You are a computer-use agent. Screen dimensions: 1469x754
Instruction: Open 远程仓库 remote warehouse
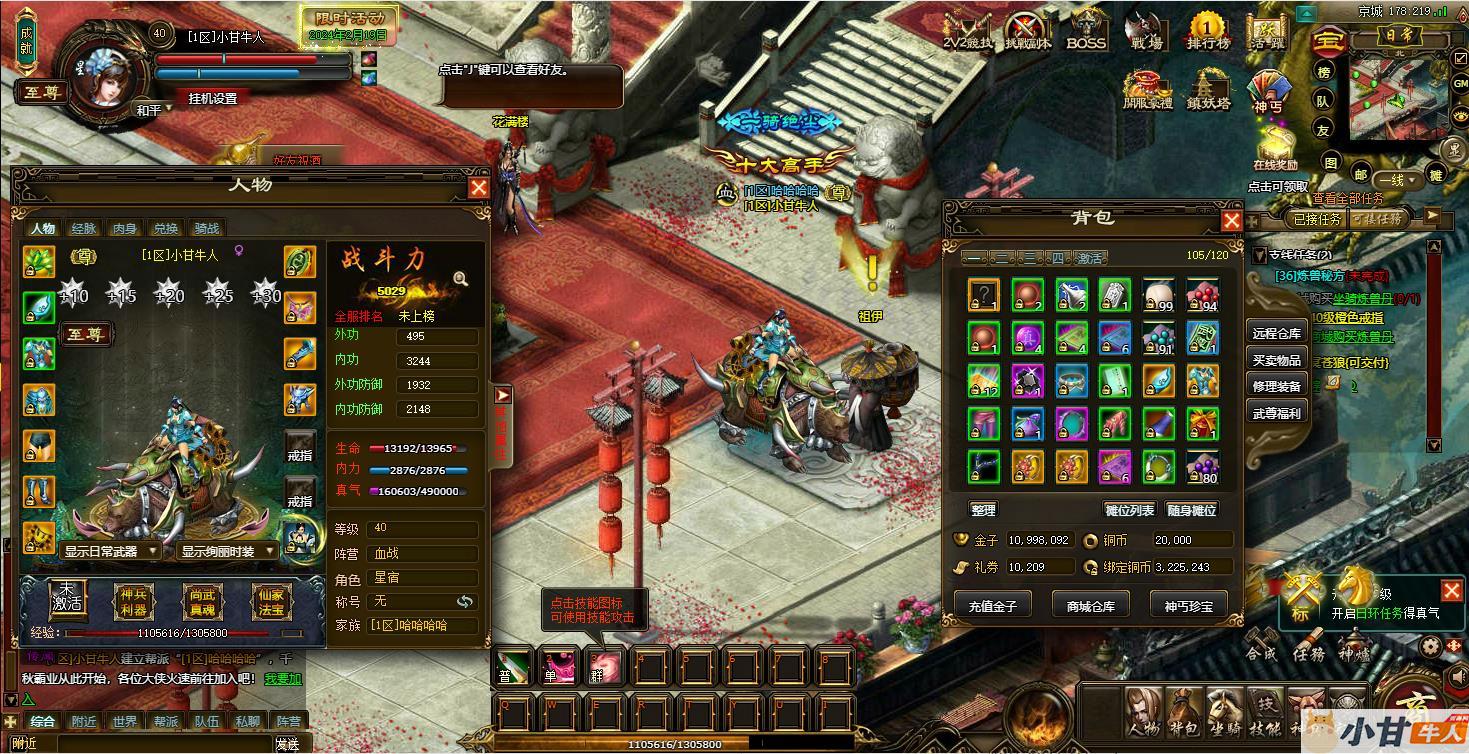[x=1277, y=334]
